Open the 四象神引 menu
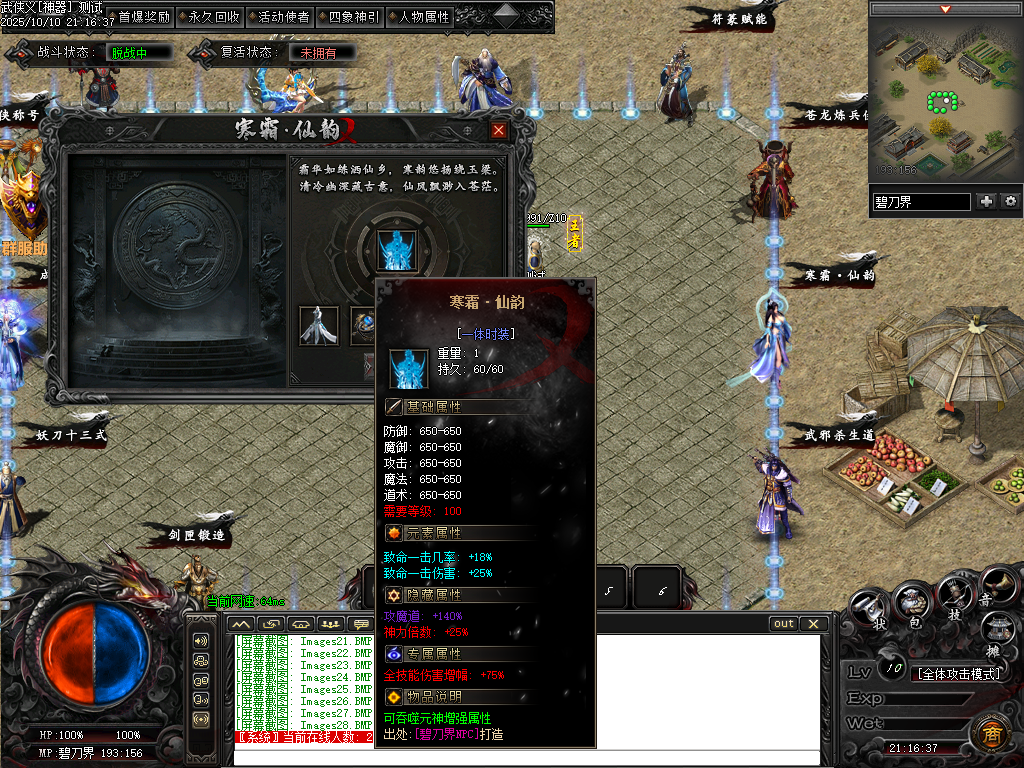The image size is (1024, 768). point(354,17)
